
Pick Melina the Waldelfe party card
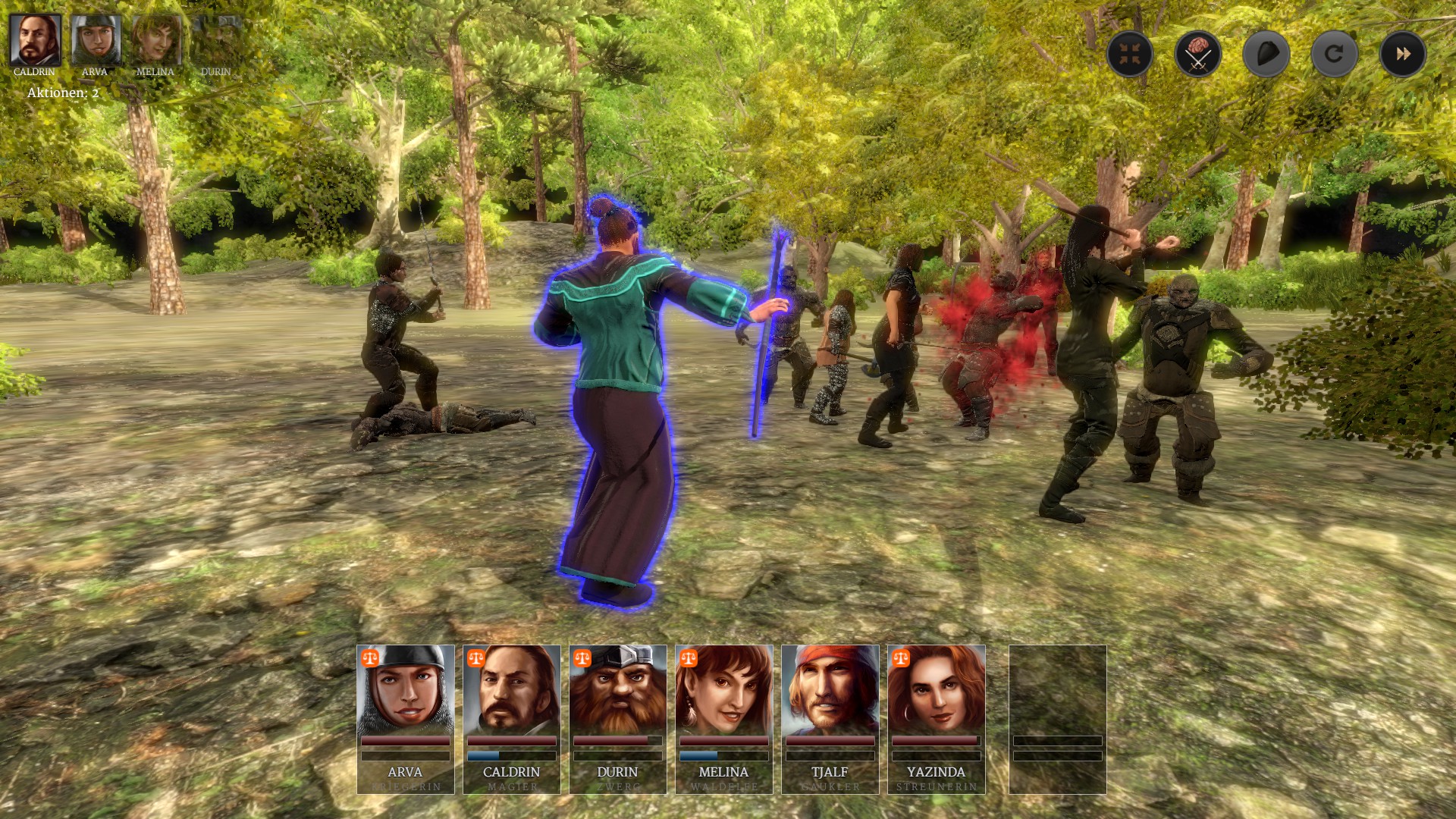pyautogui.click(x=724, y=719)
